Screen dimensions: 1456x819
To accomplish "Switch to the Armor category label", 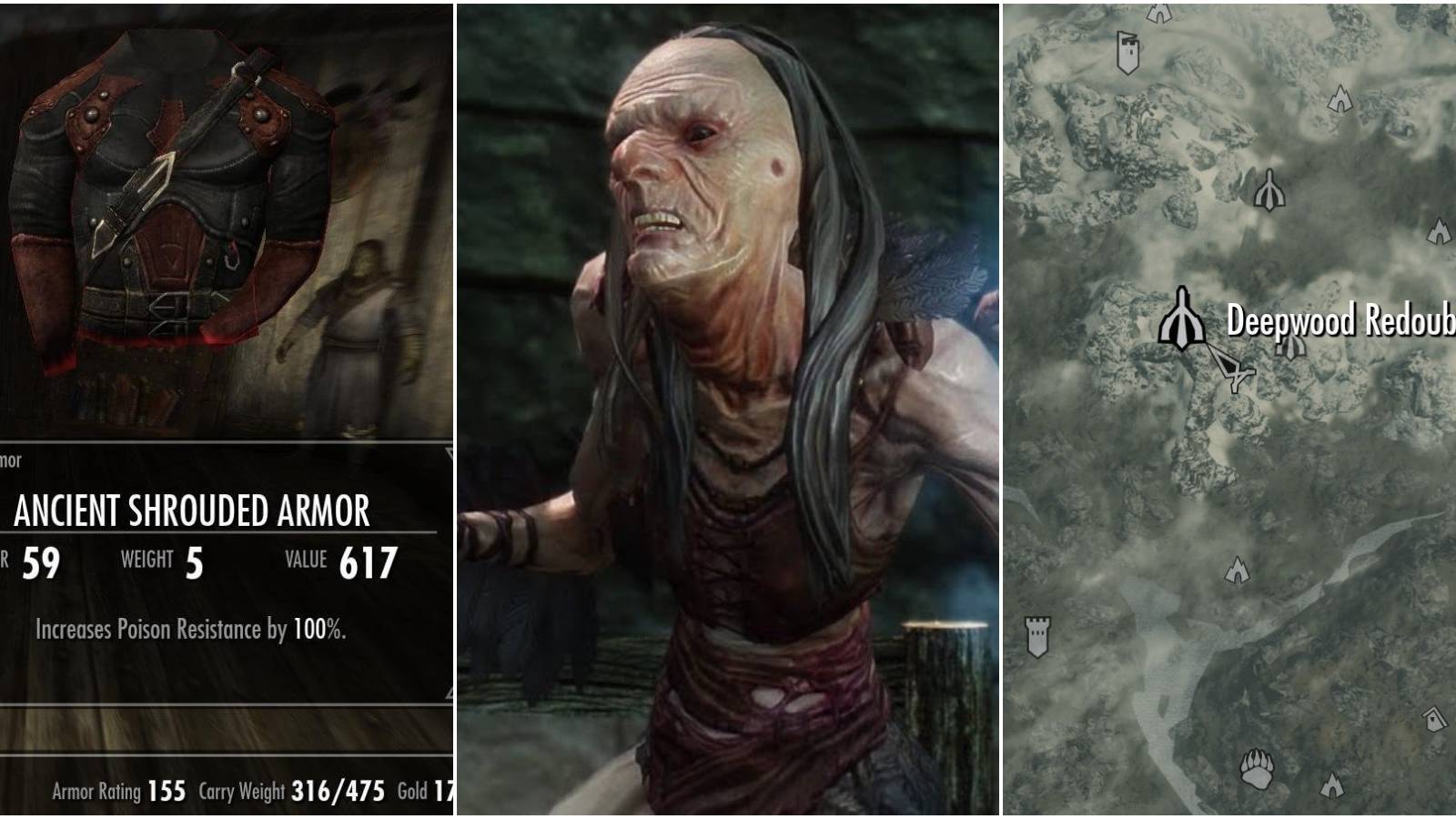I will [x=9, y=461].
